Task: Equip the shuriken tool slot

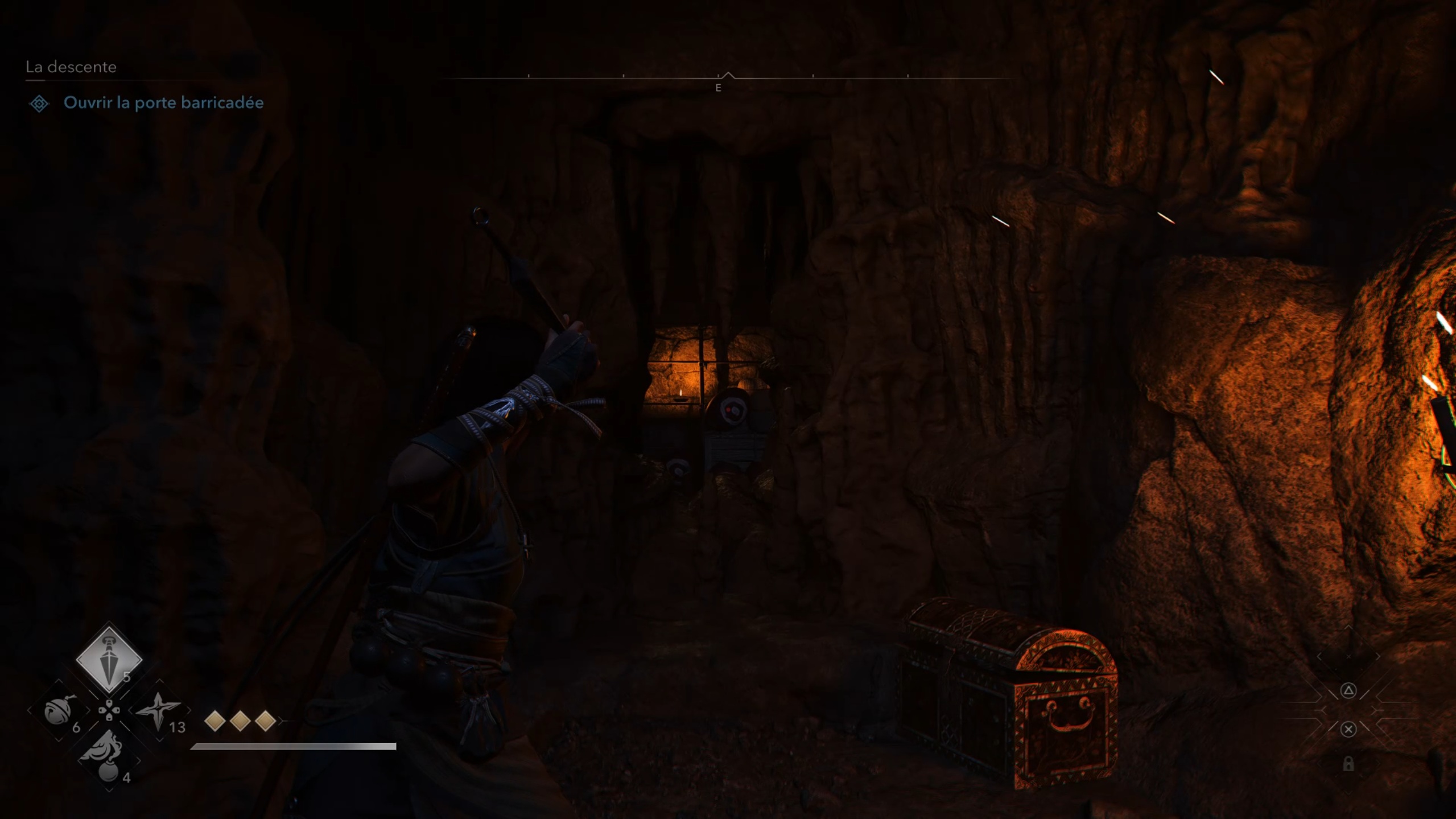Action: (159, 711)
